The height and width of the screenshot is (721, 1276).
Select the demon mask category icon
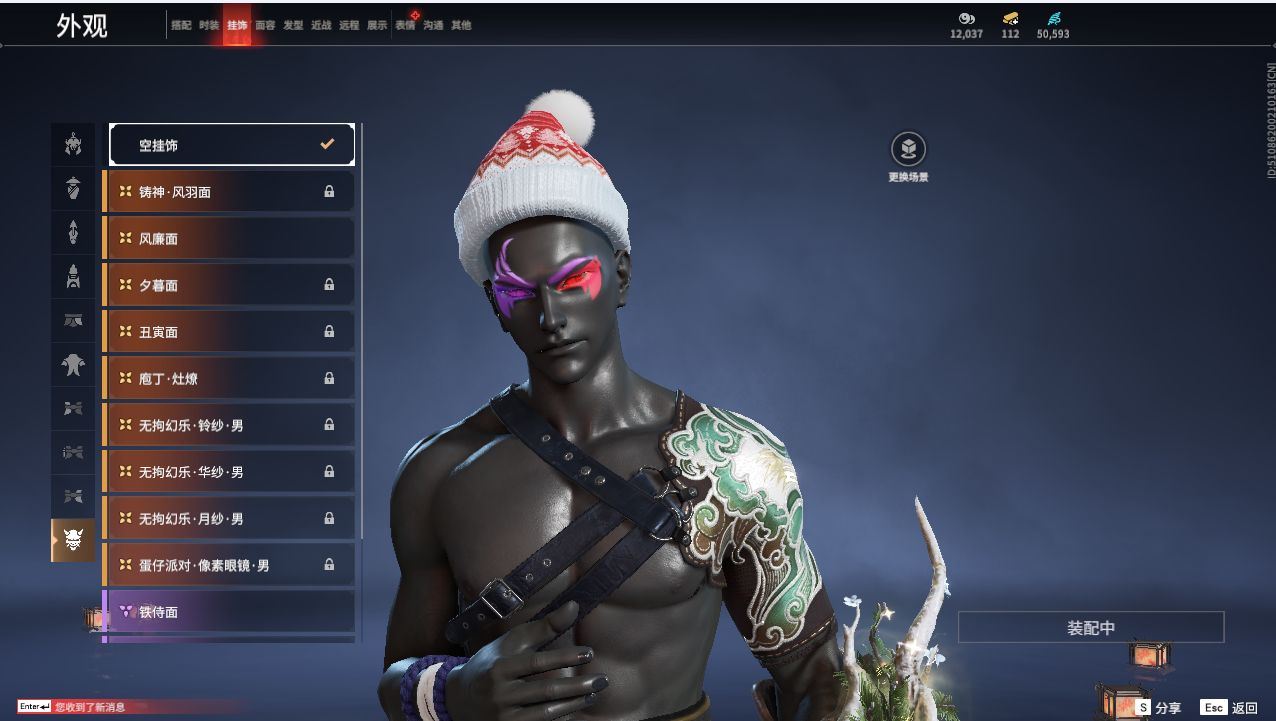(73, 540)
